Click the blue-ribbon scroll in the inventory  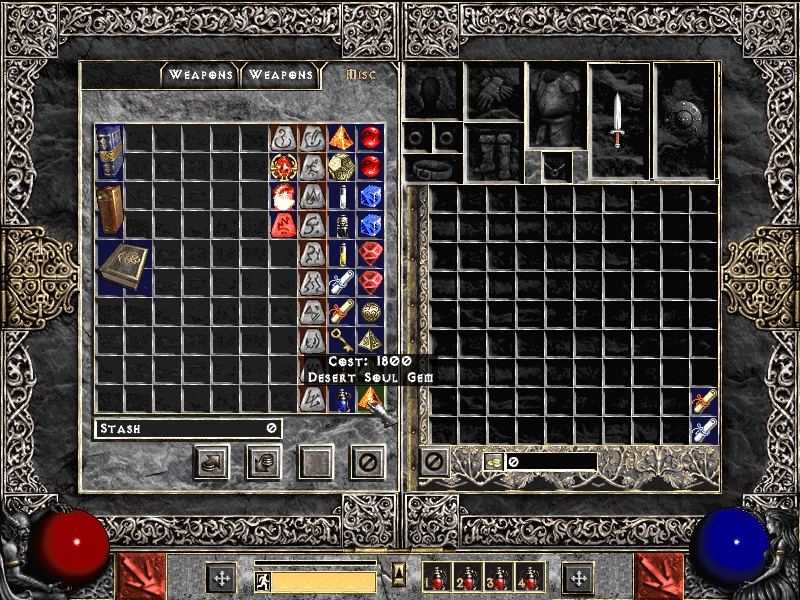[704, 430]
